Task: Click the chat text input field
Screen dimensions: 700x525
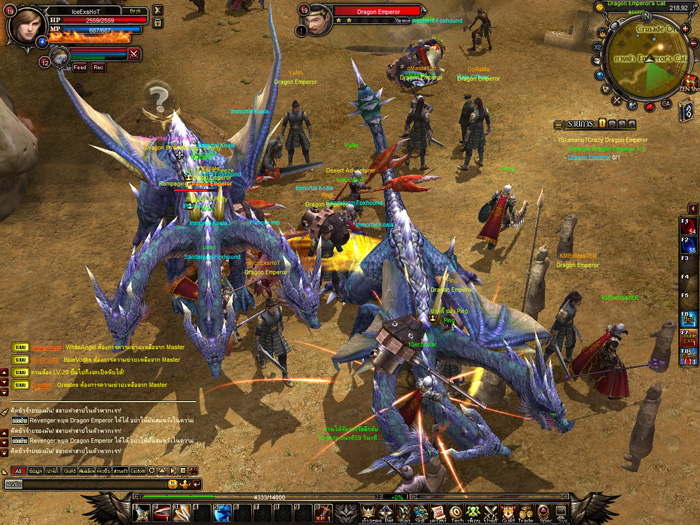Action: click(90, 484)
